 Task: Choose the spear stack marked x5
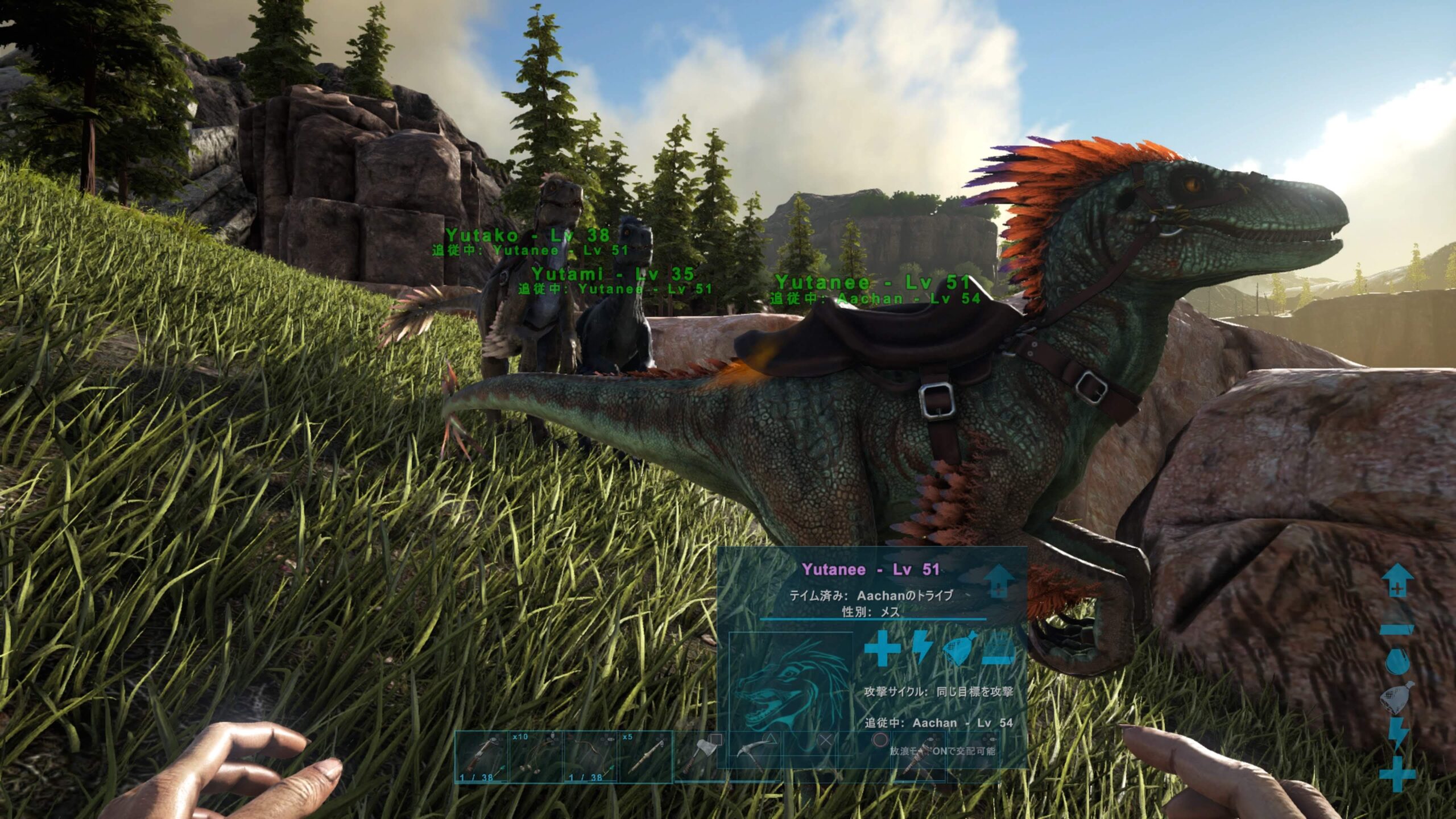pyautogui.click(x=645, y=757)
